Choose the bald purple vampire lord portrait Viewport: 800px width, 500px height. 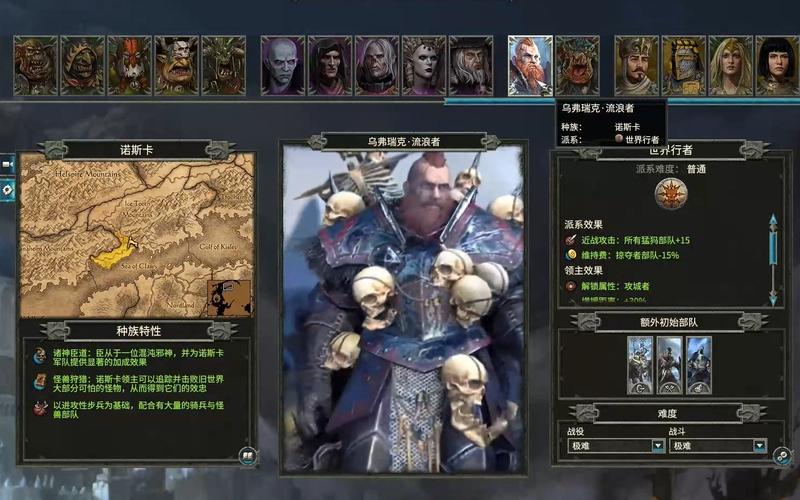tap(282, 66)
